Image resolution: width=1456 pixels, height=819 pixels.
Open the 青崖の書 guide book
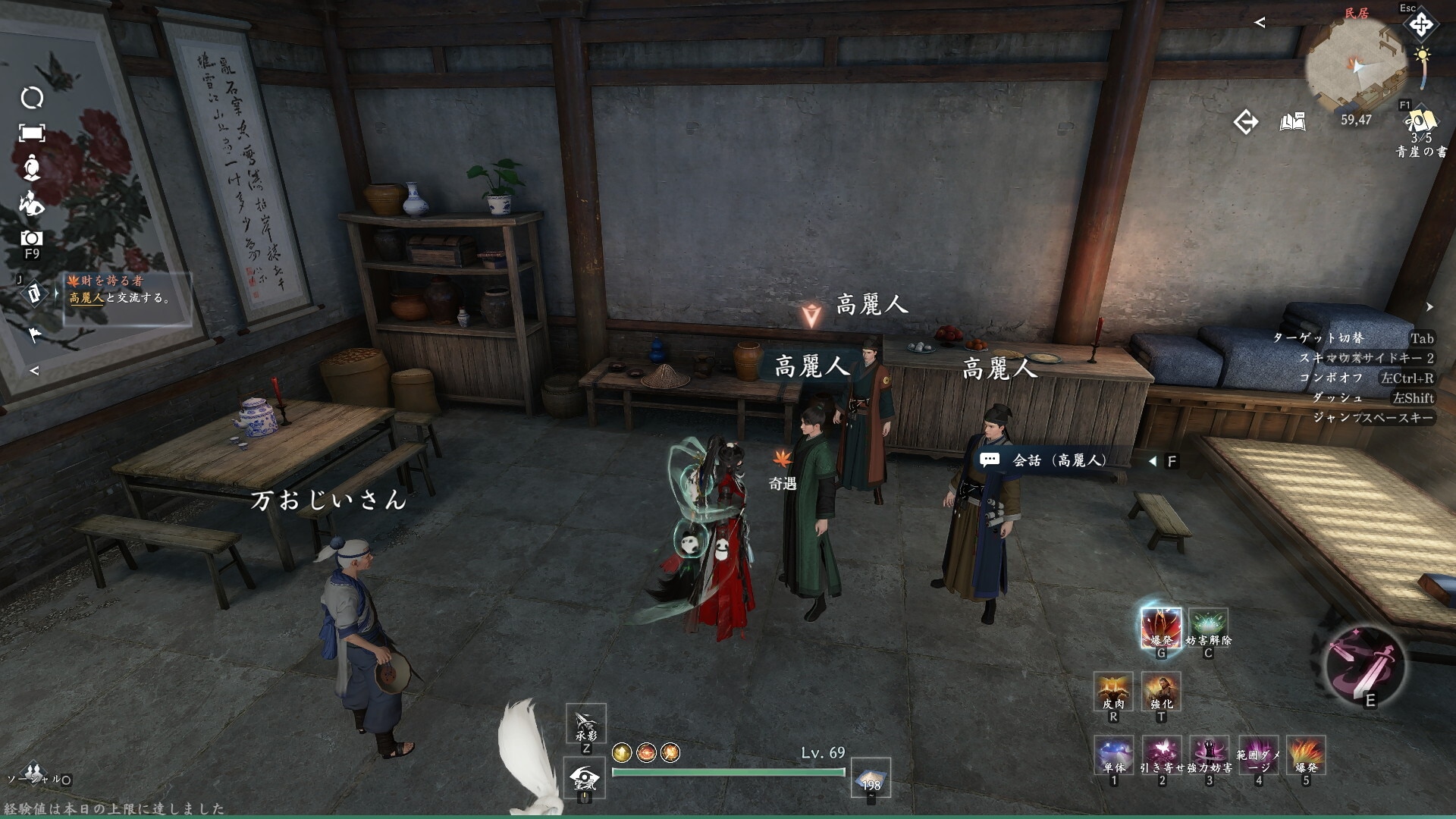coord(1420,123)
